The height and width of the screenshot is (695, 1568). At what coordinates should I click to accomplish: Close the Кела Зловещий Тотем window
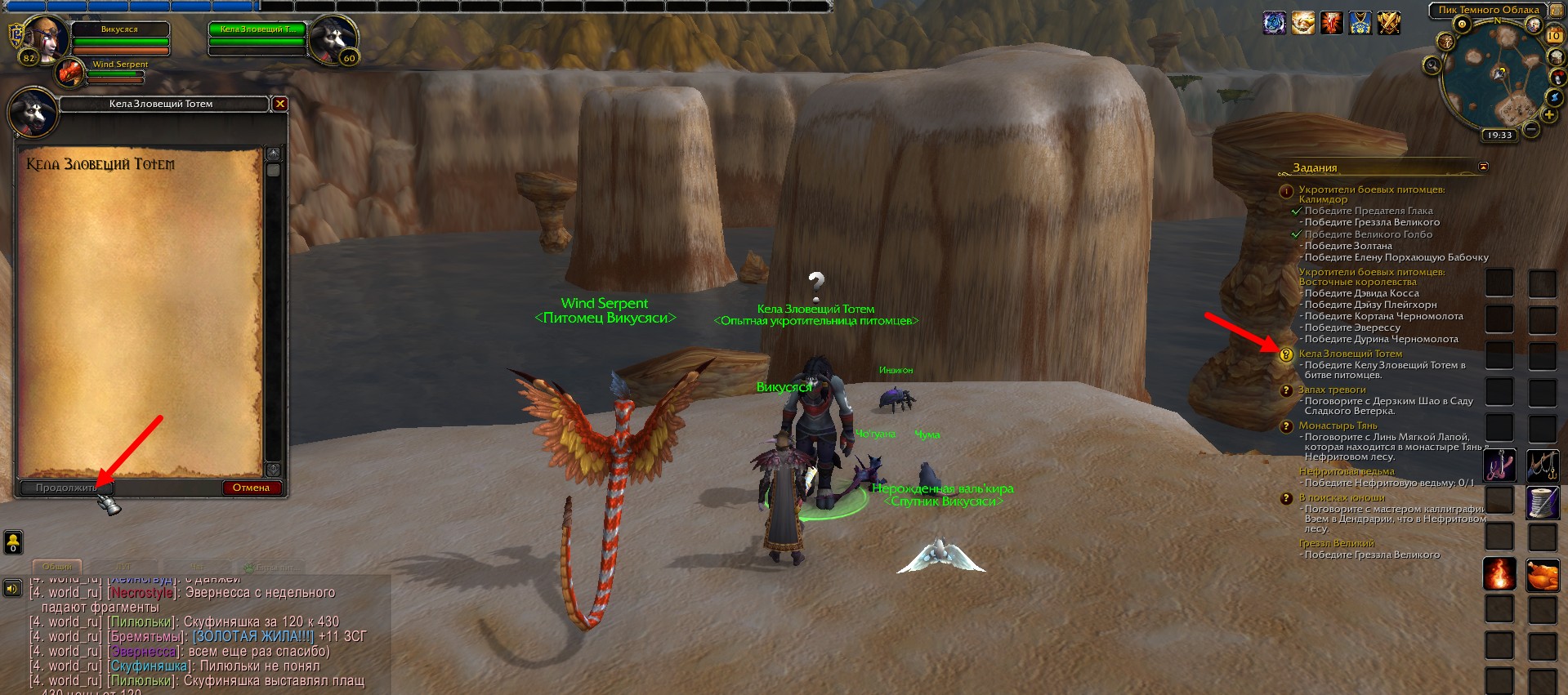click(279, 104)
